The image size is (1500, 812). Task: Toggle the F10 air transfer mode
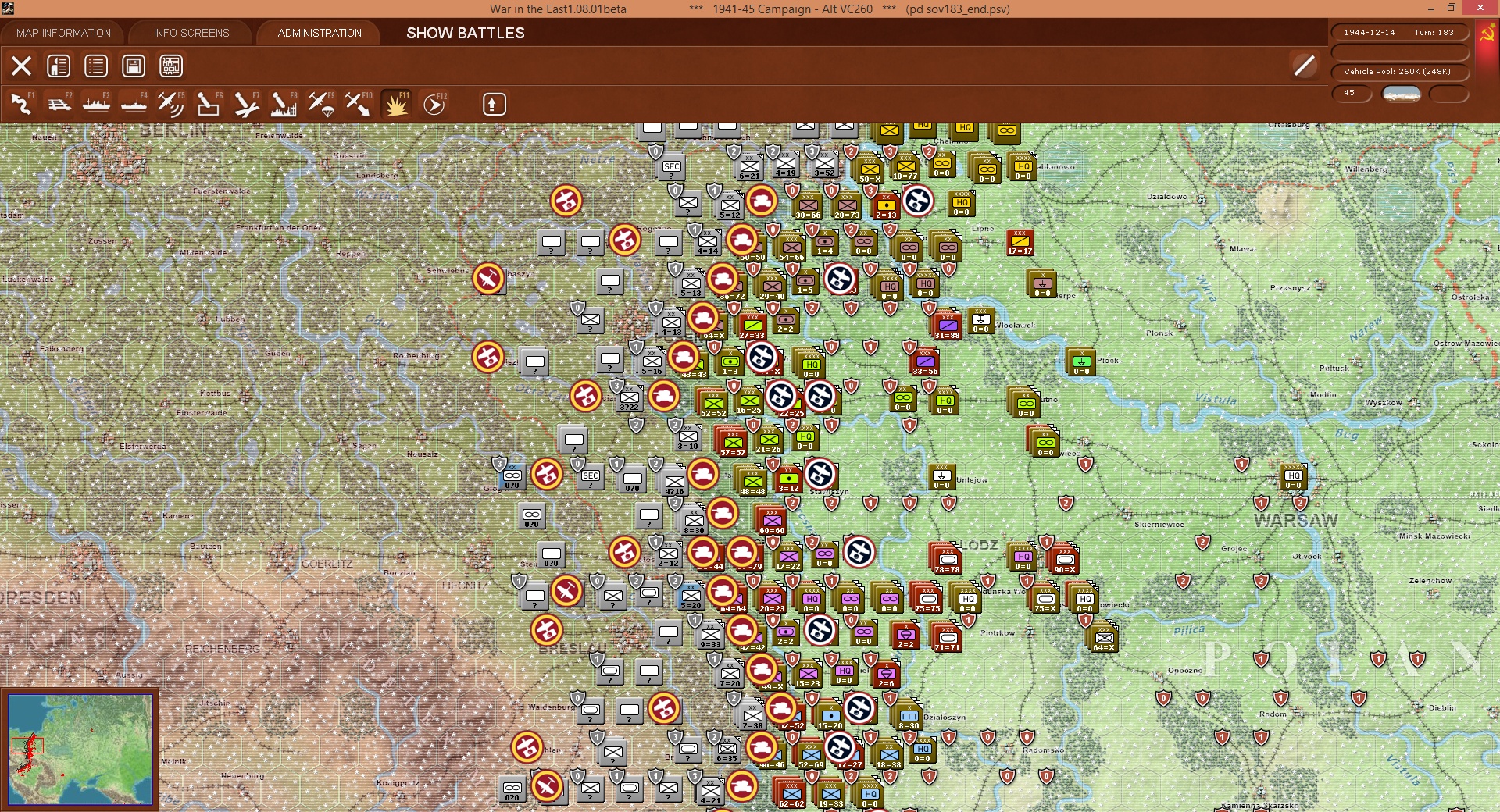tap(359, 104)
